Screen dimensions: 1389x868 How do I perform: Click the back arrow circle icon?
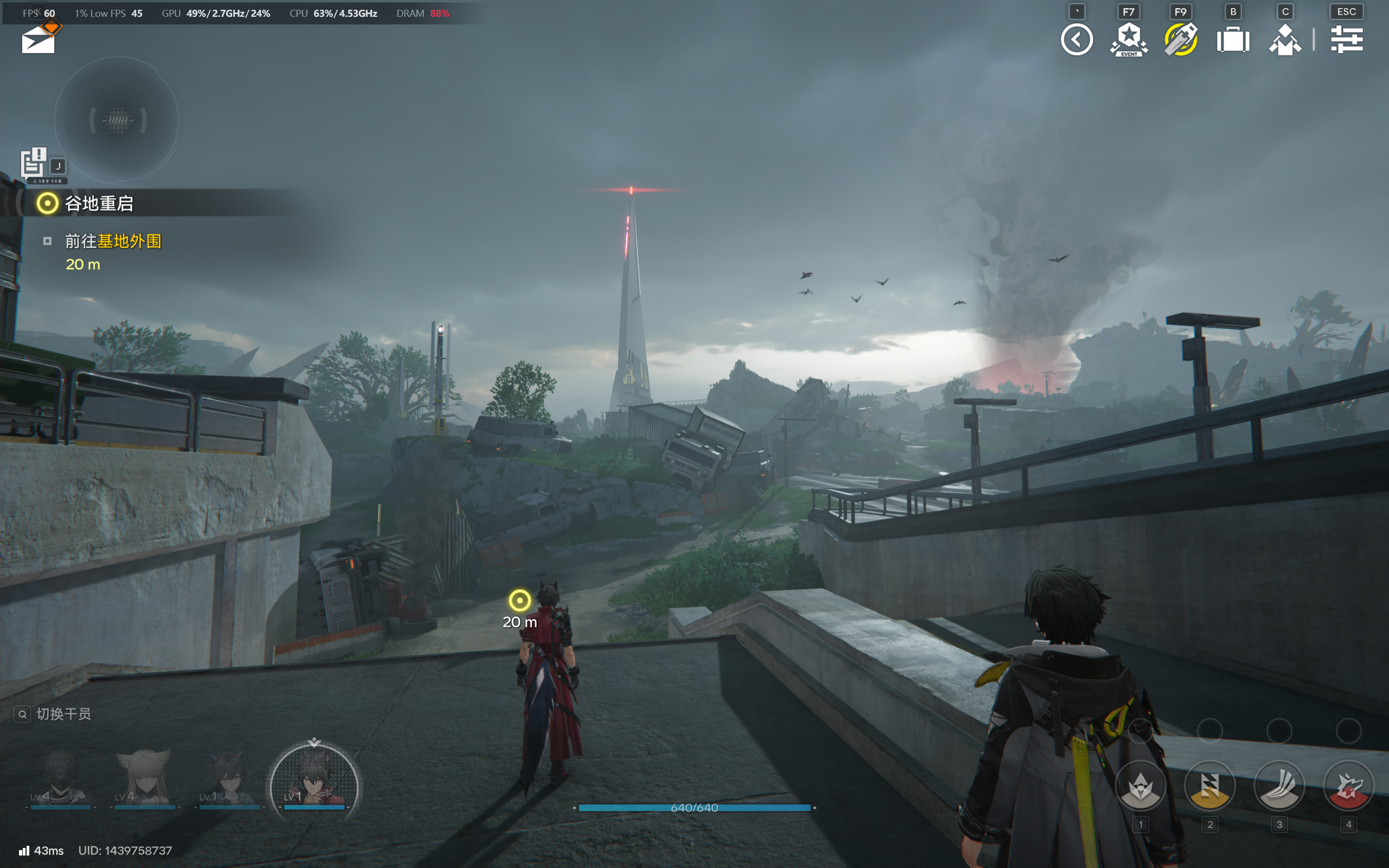1076,40
